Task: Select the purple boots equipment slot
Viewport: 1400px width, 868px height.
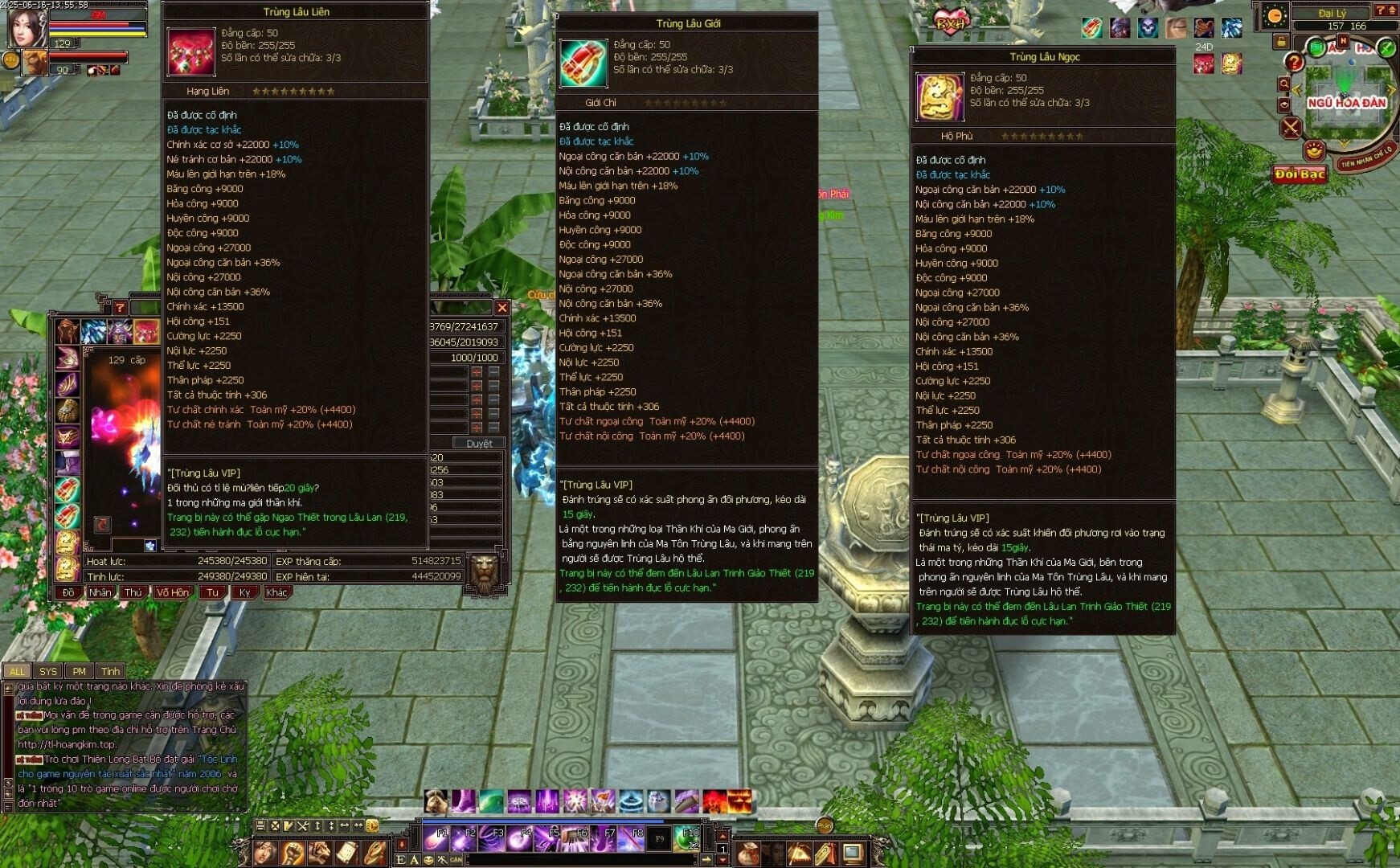Action: coord(68,462)
